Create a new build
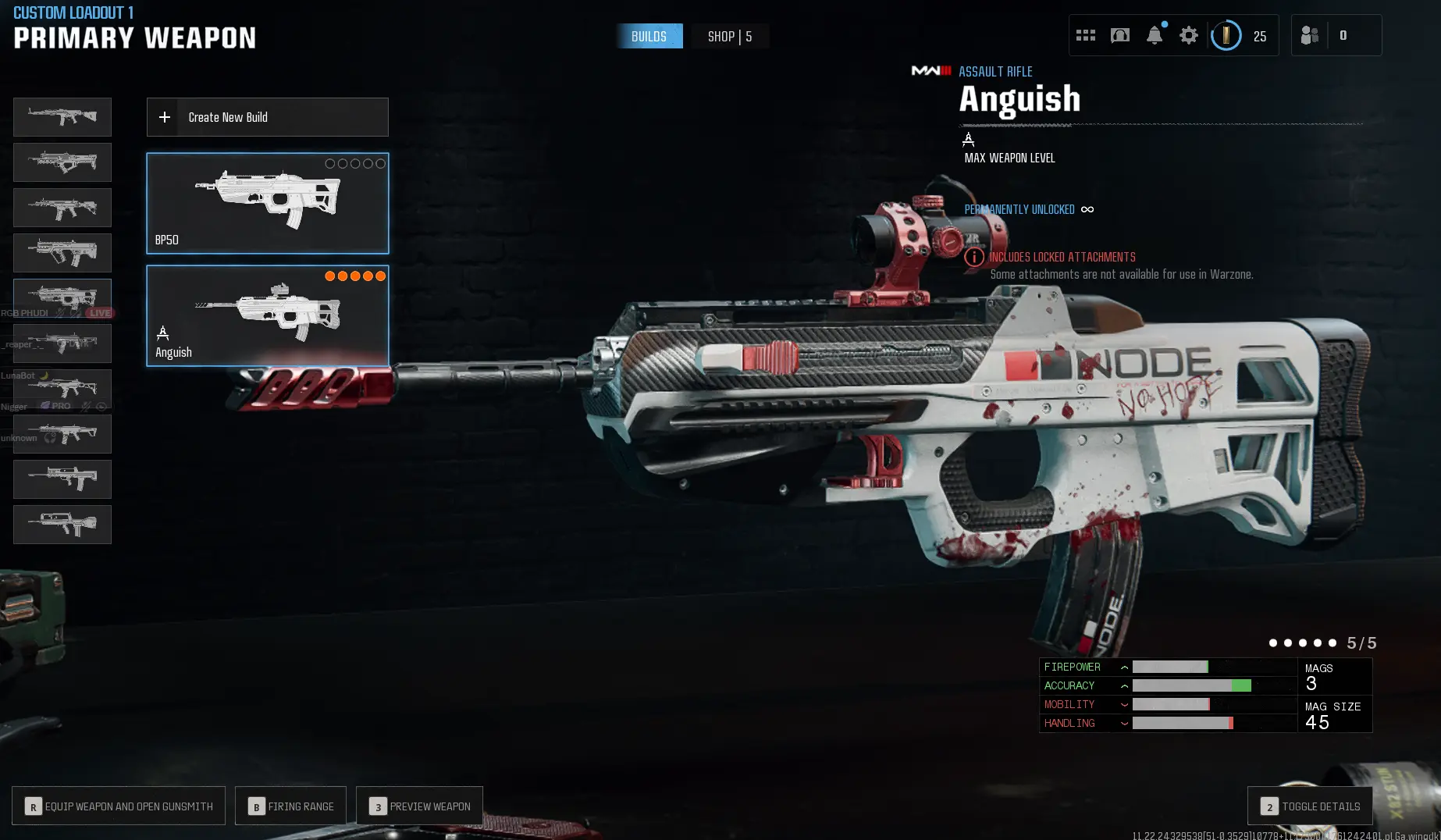1441x840 pixels. click(267, 117)
